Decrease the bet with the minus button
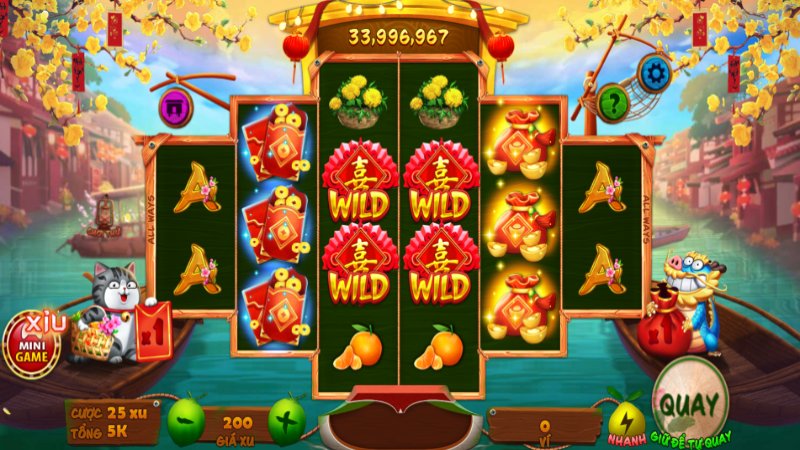The image size is (800, 450). coord(186,422)
